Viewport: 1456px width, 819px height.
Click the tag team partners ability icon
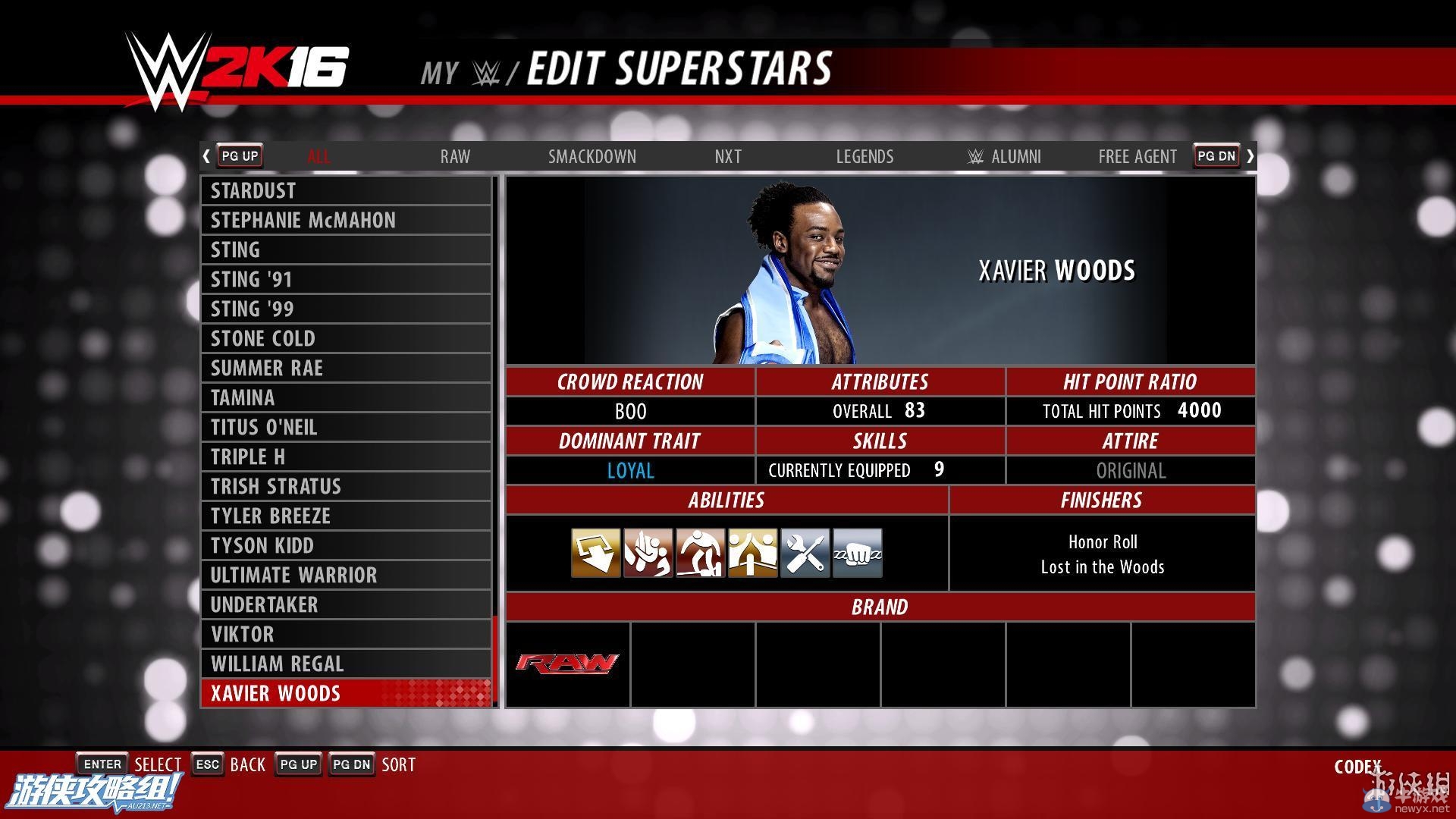click(752, 553)
